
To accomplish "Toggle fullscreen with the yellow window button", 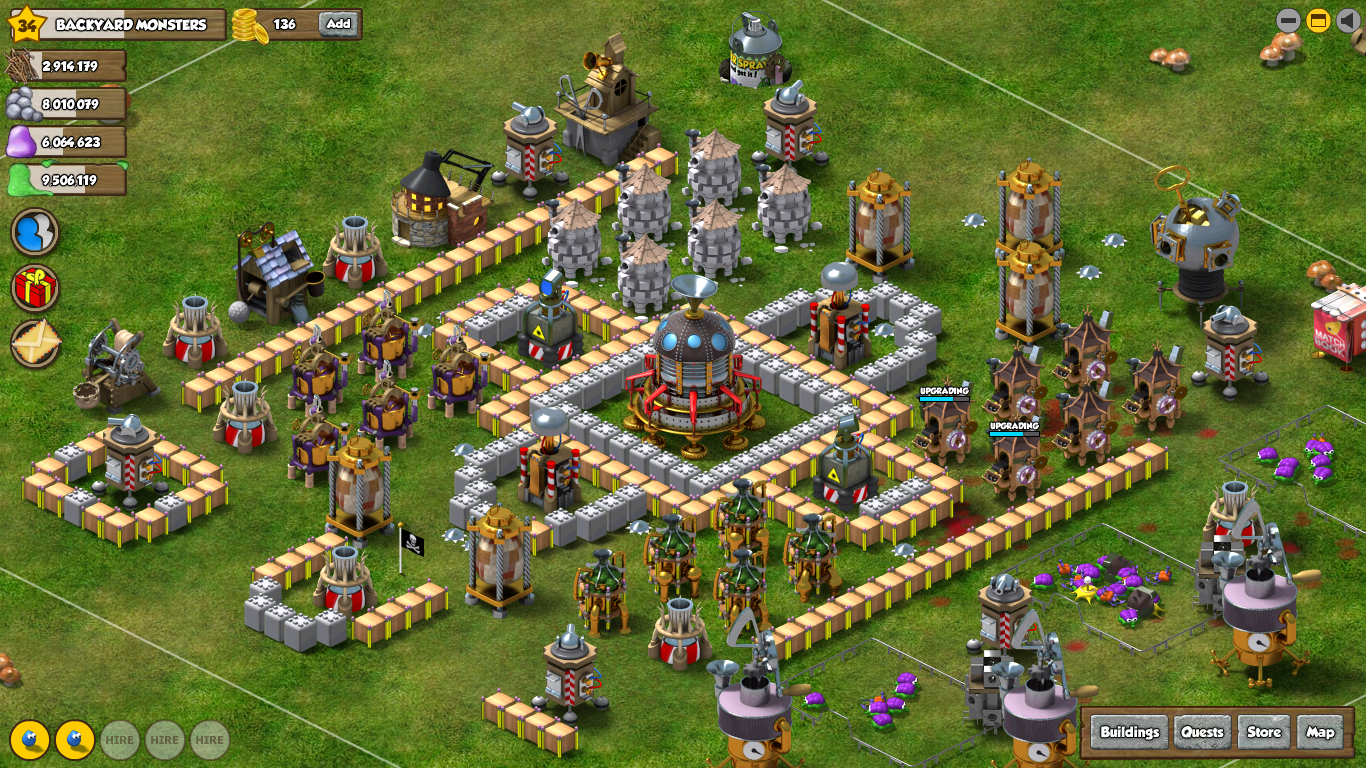I will [x=1319, y=20].
